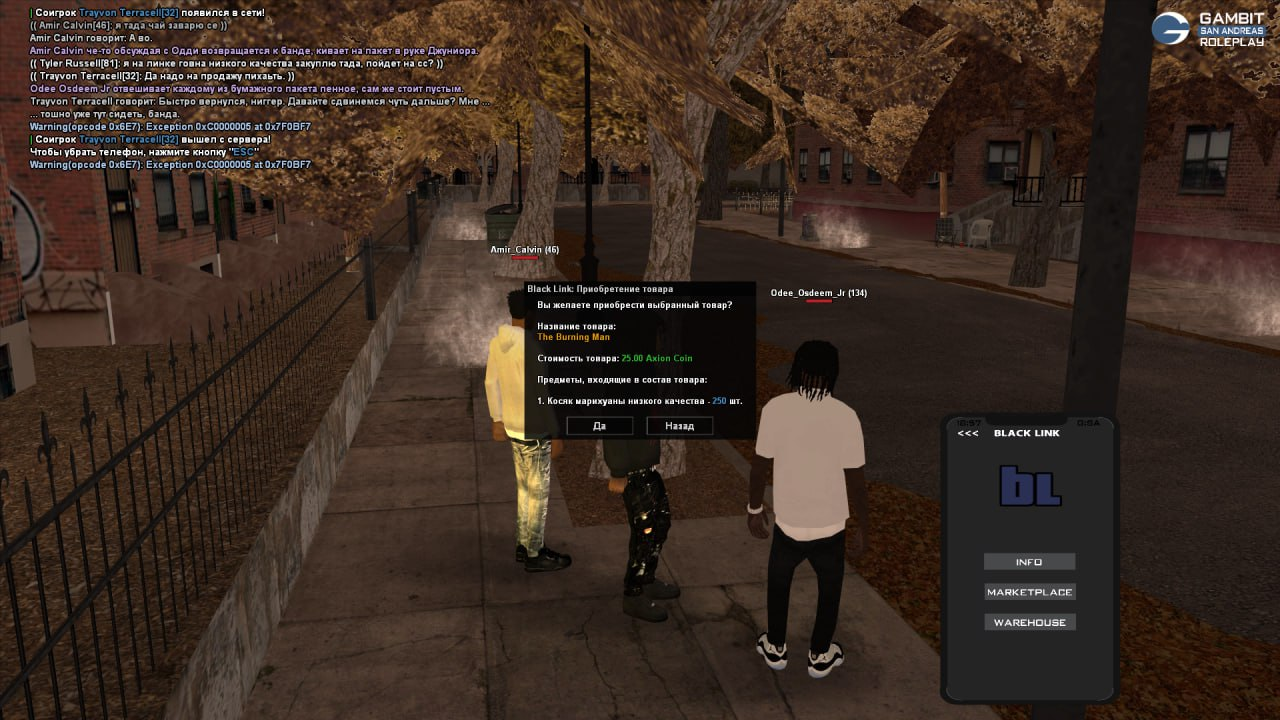Image resolution: width=1280 pixels, height=720 pixels.
Task: Open the MARKETPLACE on the phone
Action: coord(1029,592)
